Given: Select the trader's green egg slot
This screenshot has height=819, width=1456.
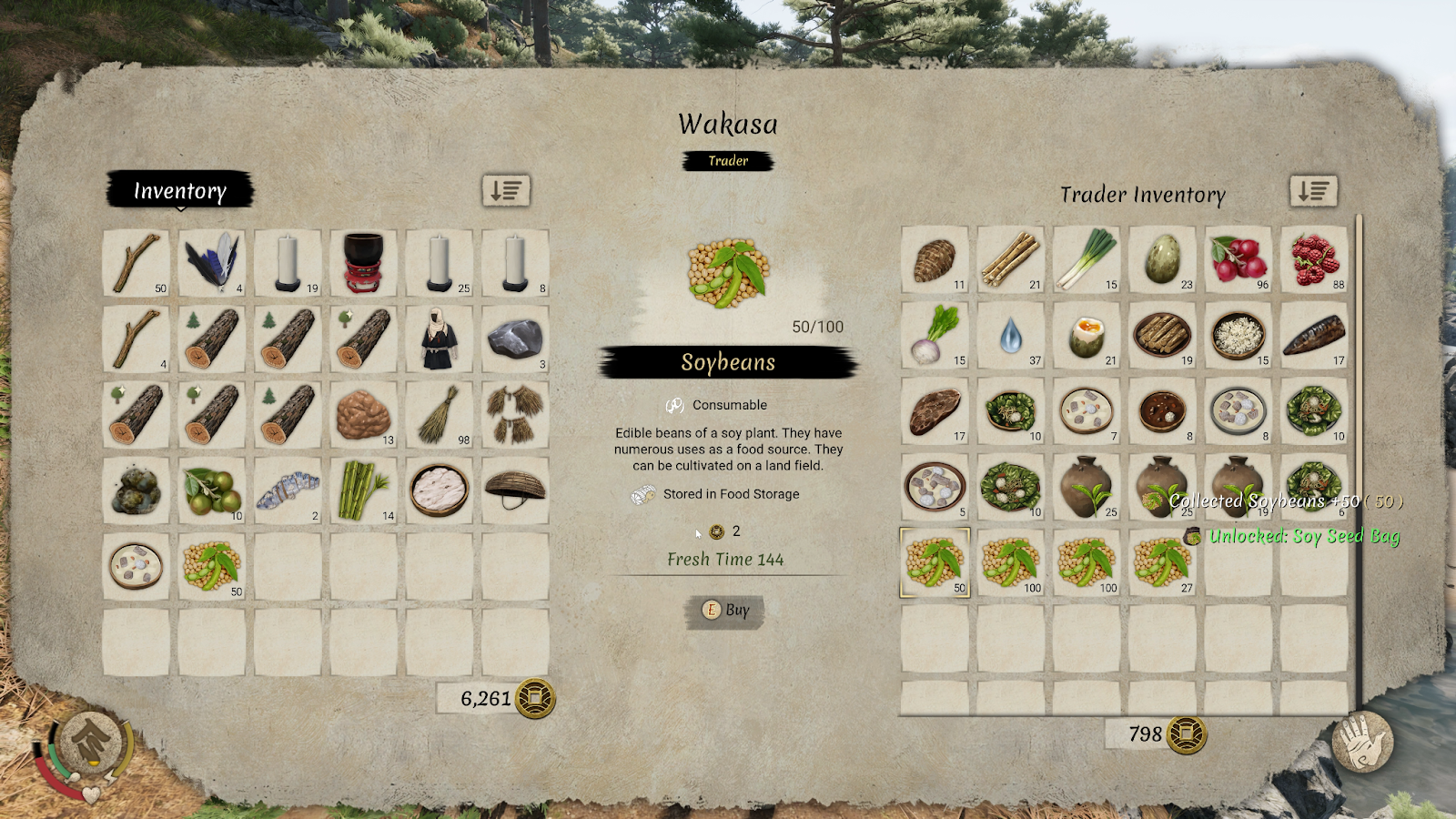Looking at the screenshot, I should pos(1162,259).
